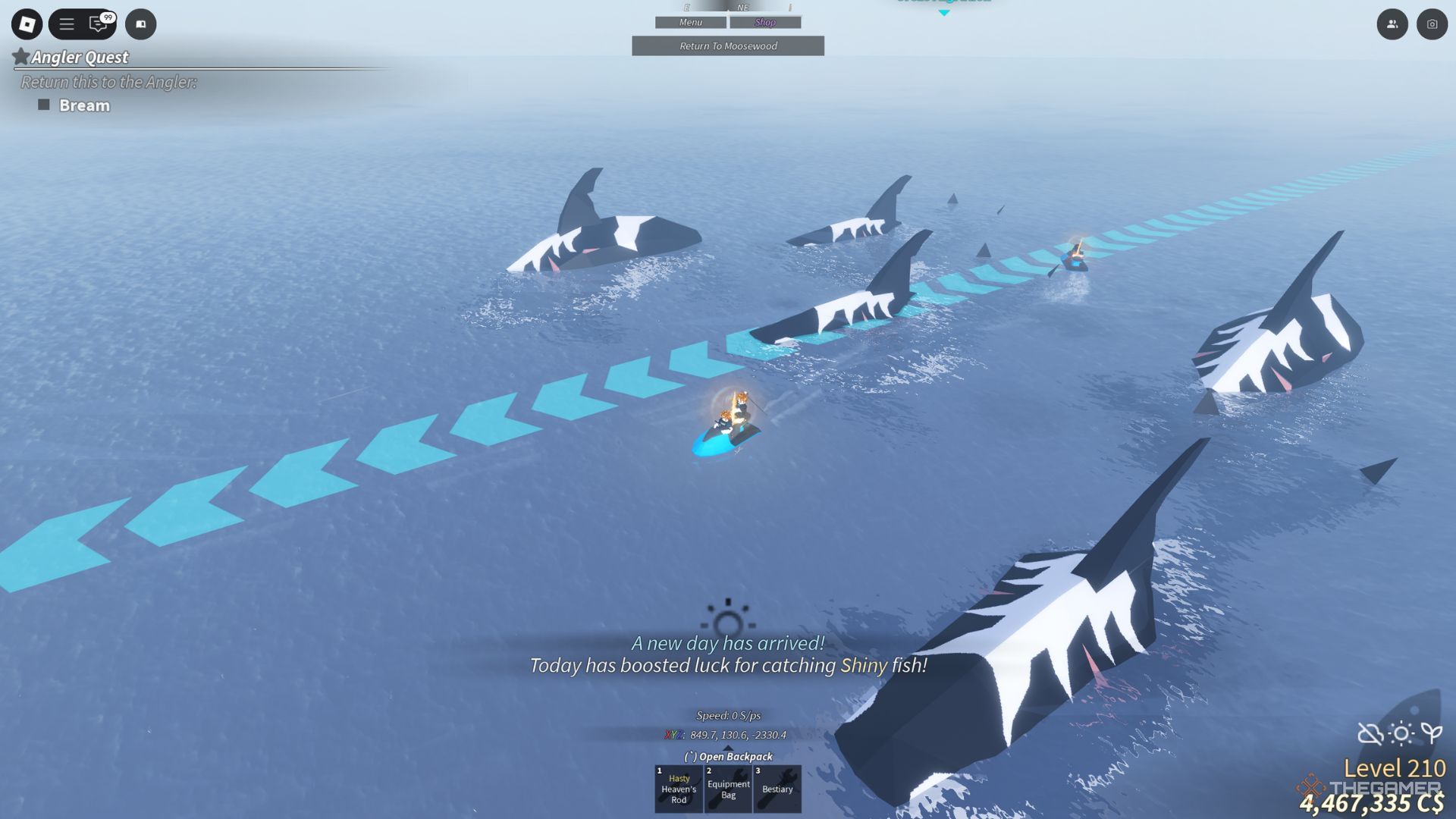Click the capture camera icon
1456x819 pixels.
tap(1432, 24)
